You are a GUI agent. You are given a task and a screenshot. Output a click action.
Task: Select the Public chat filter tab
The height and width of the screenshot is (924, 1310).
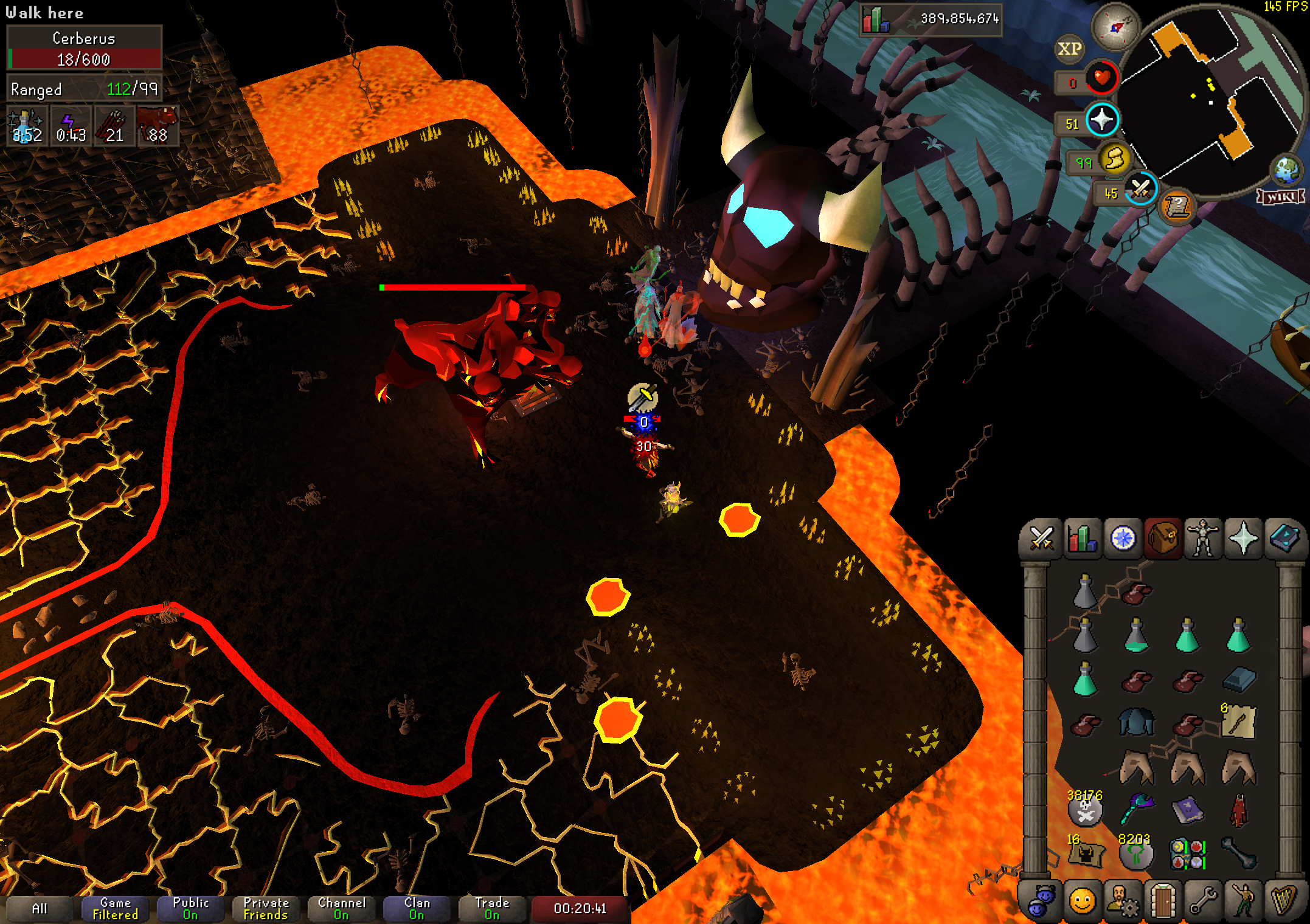[190, 909]
